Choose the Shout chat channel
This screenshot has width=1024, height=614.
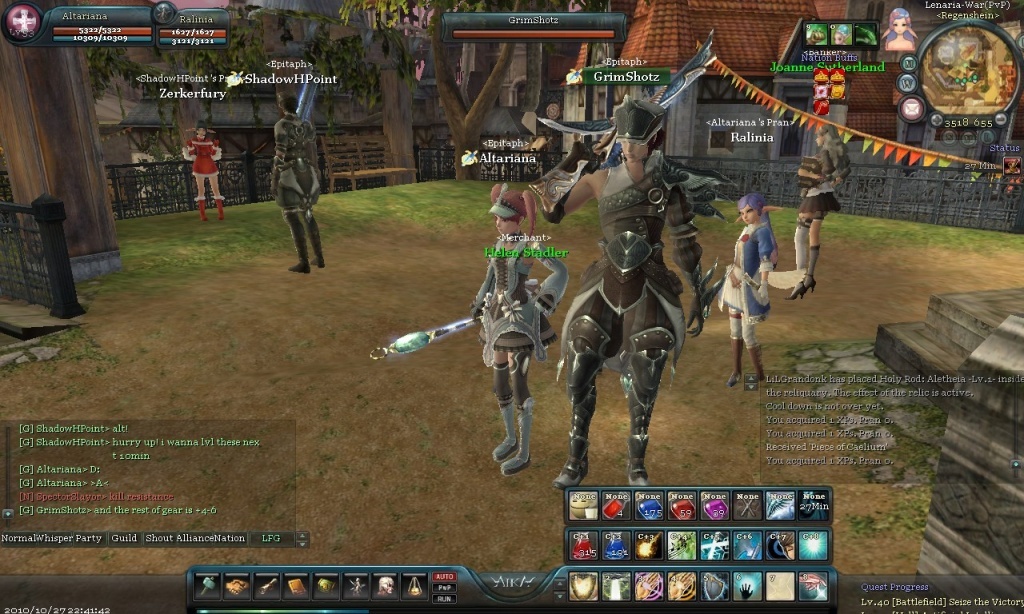(x=159, y=538)
